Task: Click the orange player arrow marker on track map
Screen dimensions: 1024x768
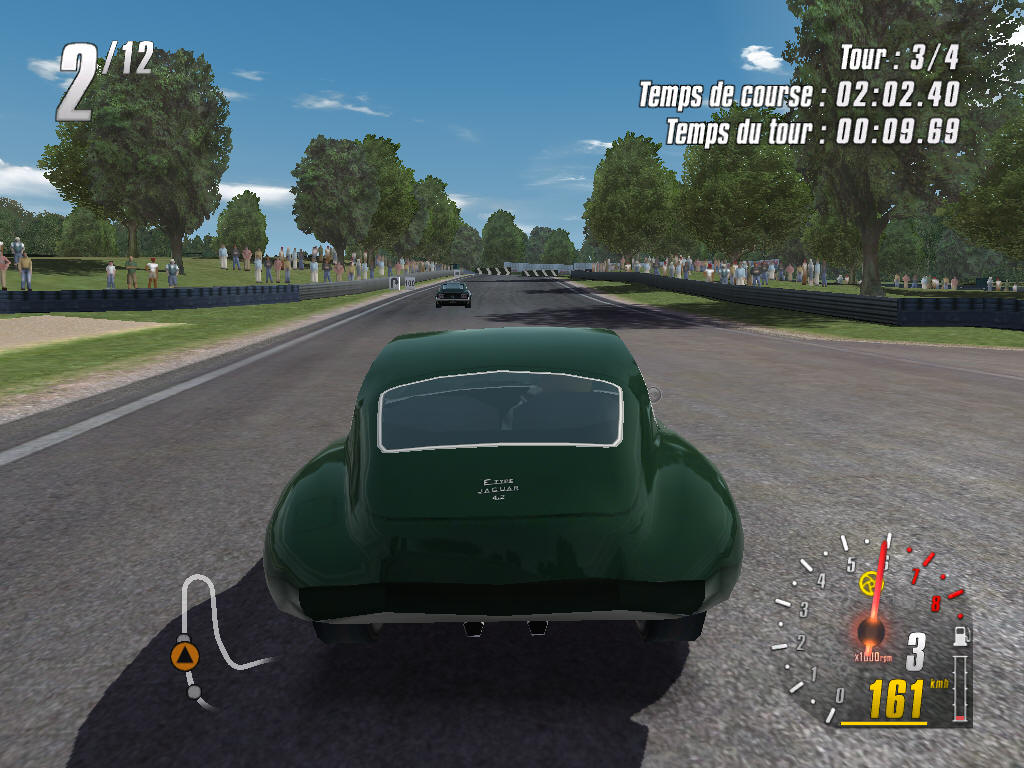Action: click(185, 656)
